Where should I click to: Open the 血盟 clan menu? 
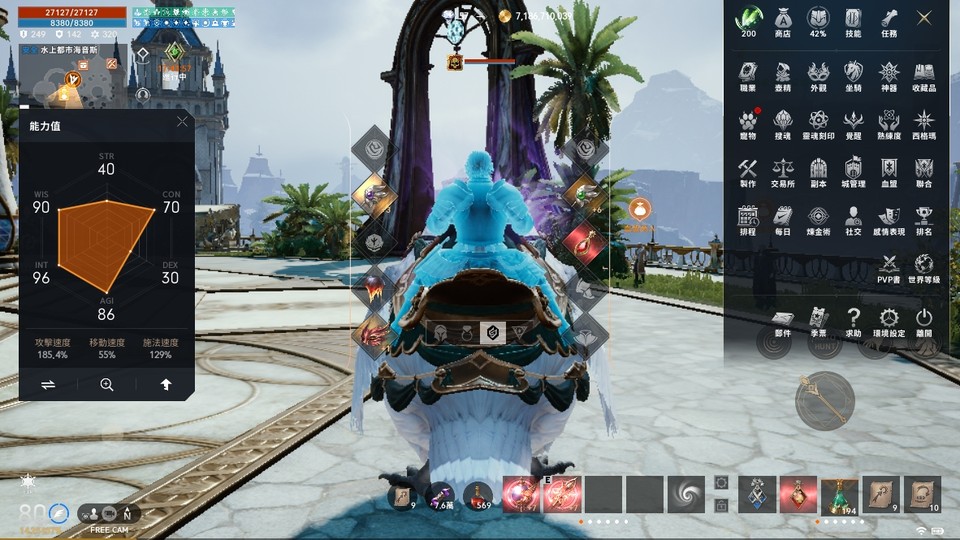click(889, 171)
